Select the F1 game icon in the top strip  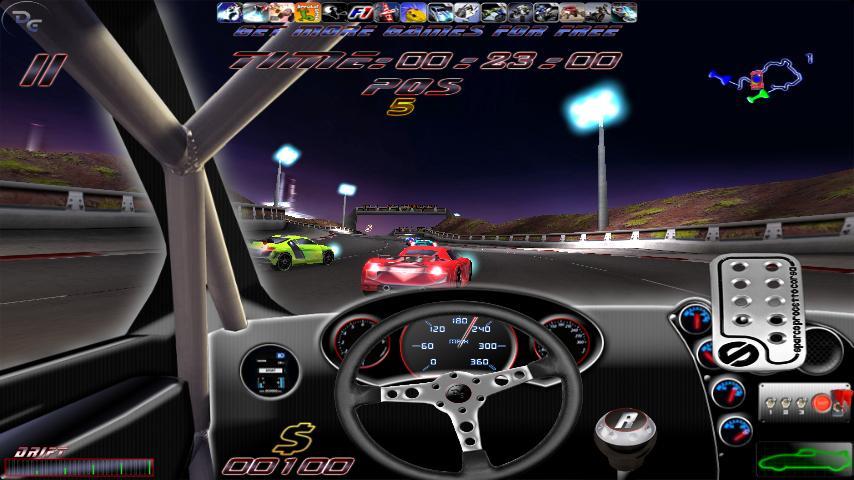(x=359, y=12)
